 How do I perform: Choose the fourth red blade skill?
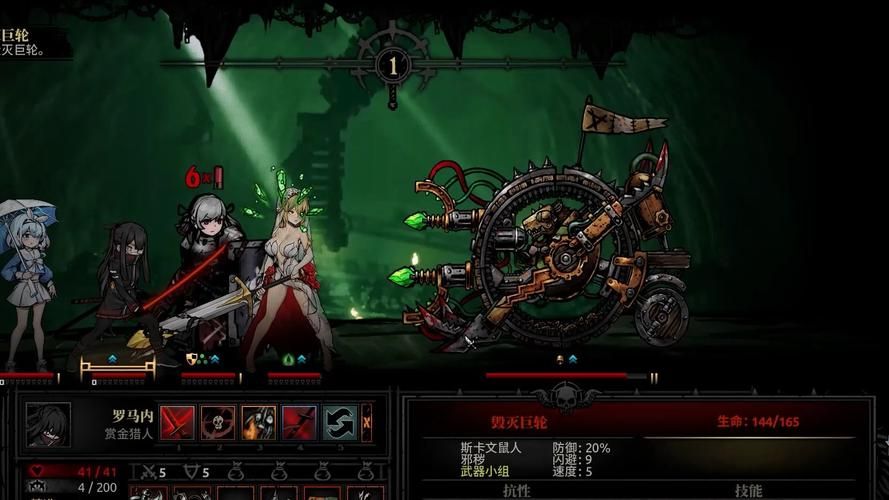tap(299, 423)
